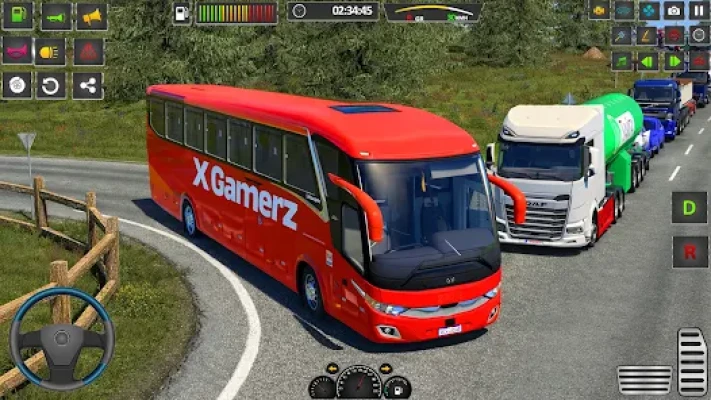Step on the tall accelerator pedal
The height and width of the screenshot is (400, 711).
tap(691, 361)
